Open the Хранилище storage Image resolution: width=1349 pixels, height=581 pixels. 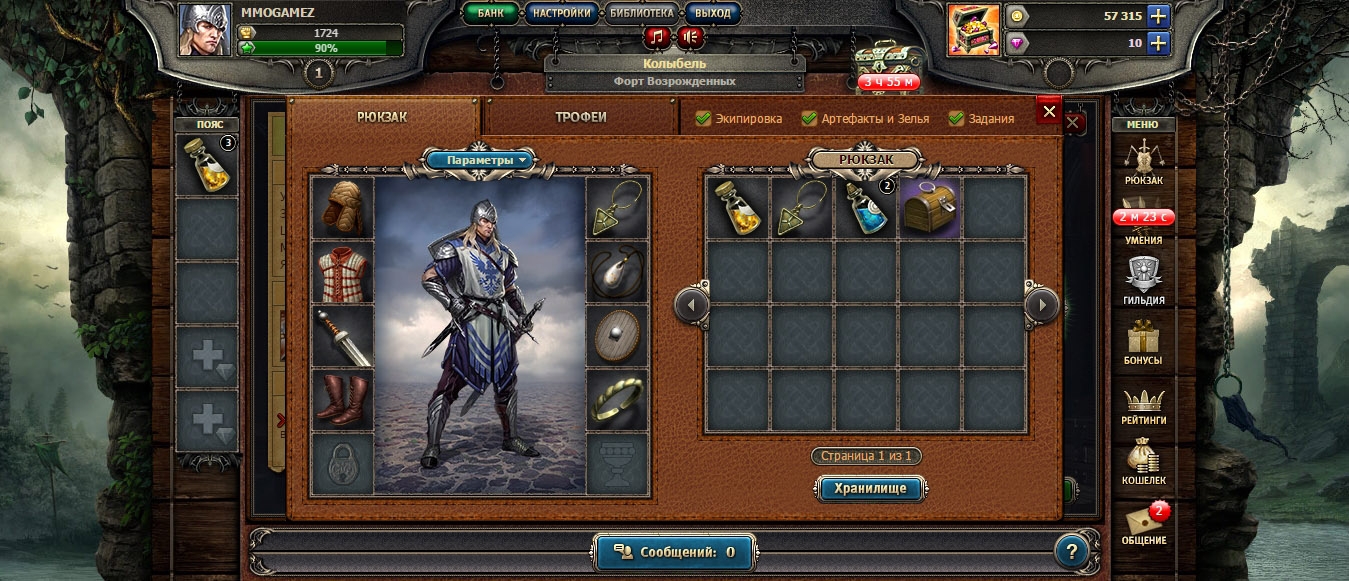pyautogui.click(x=870, y=489)
